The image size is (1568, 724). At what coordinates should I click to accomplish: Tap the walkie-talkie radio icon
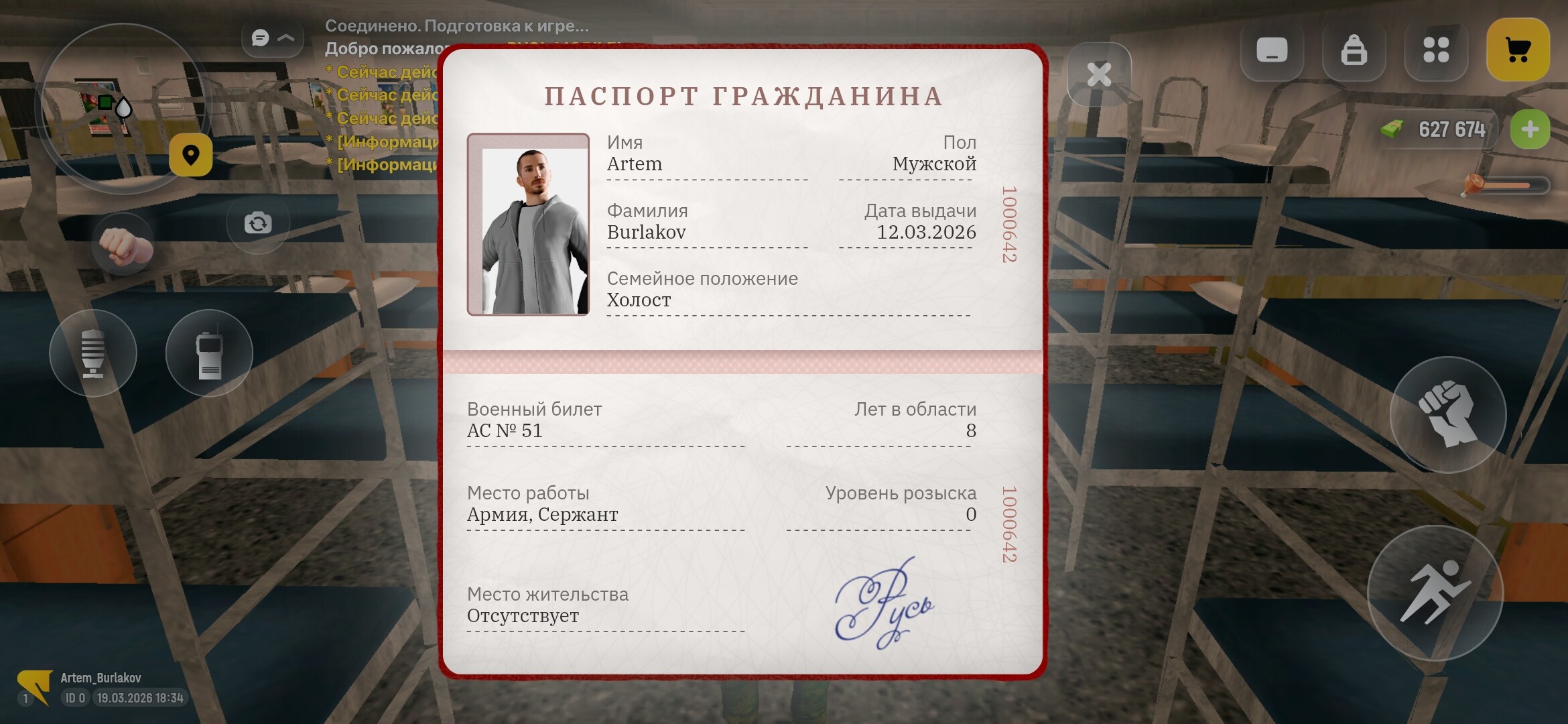point(208,354)
